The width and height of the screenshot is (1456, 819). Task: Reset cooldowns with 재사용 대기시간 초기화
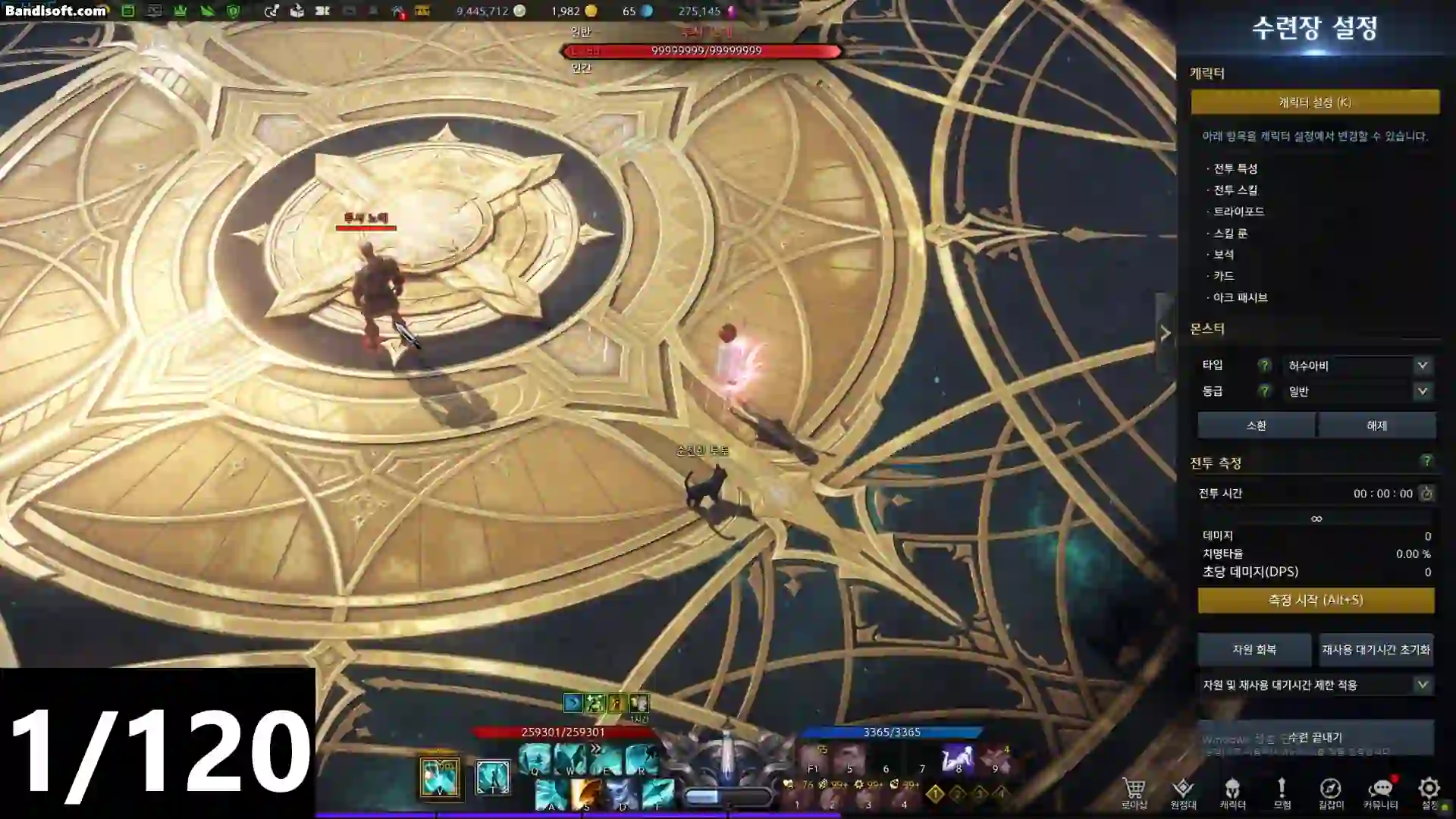coord(1376,650)
